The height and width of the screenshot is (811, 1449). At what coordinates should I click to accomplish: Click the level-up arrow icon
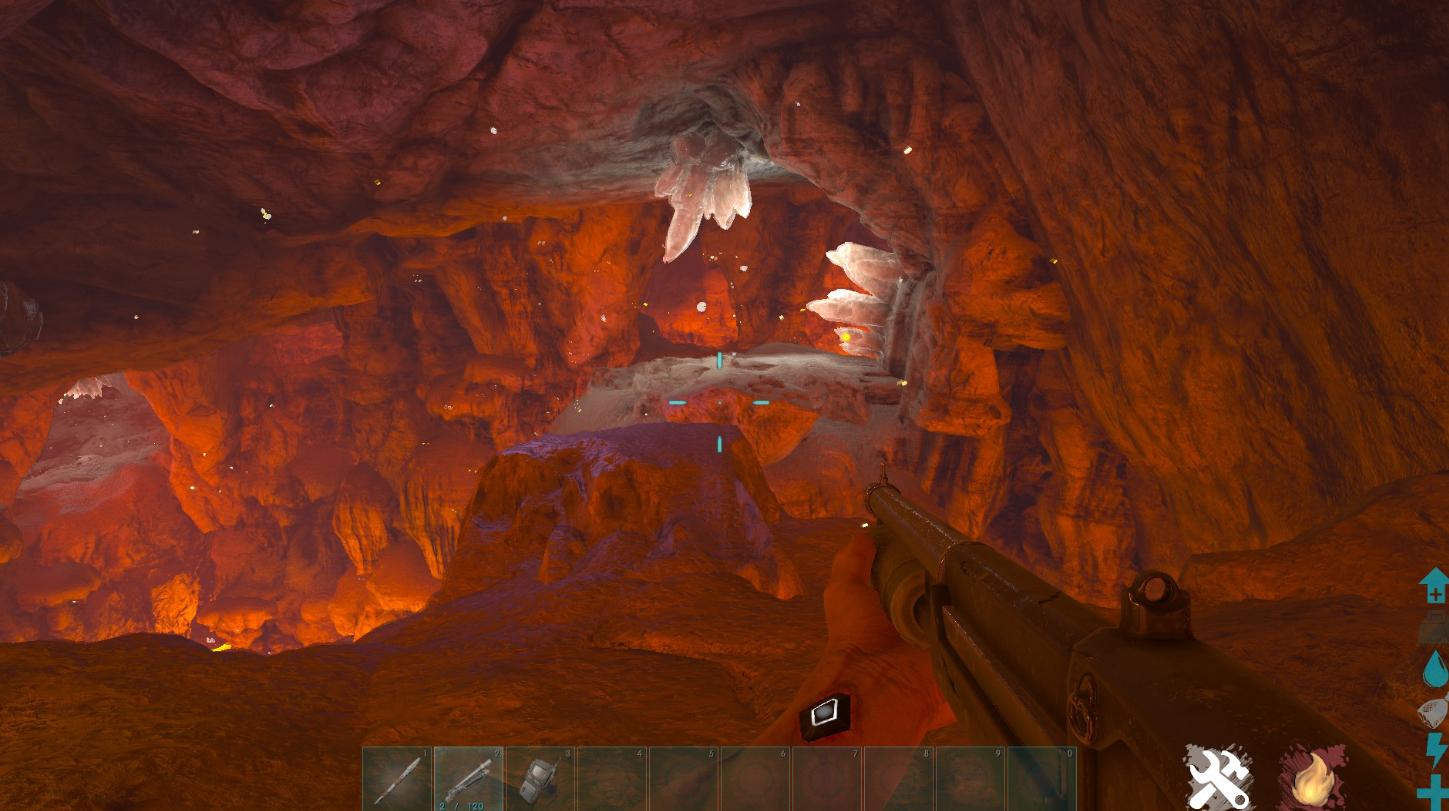(1434, 585)
